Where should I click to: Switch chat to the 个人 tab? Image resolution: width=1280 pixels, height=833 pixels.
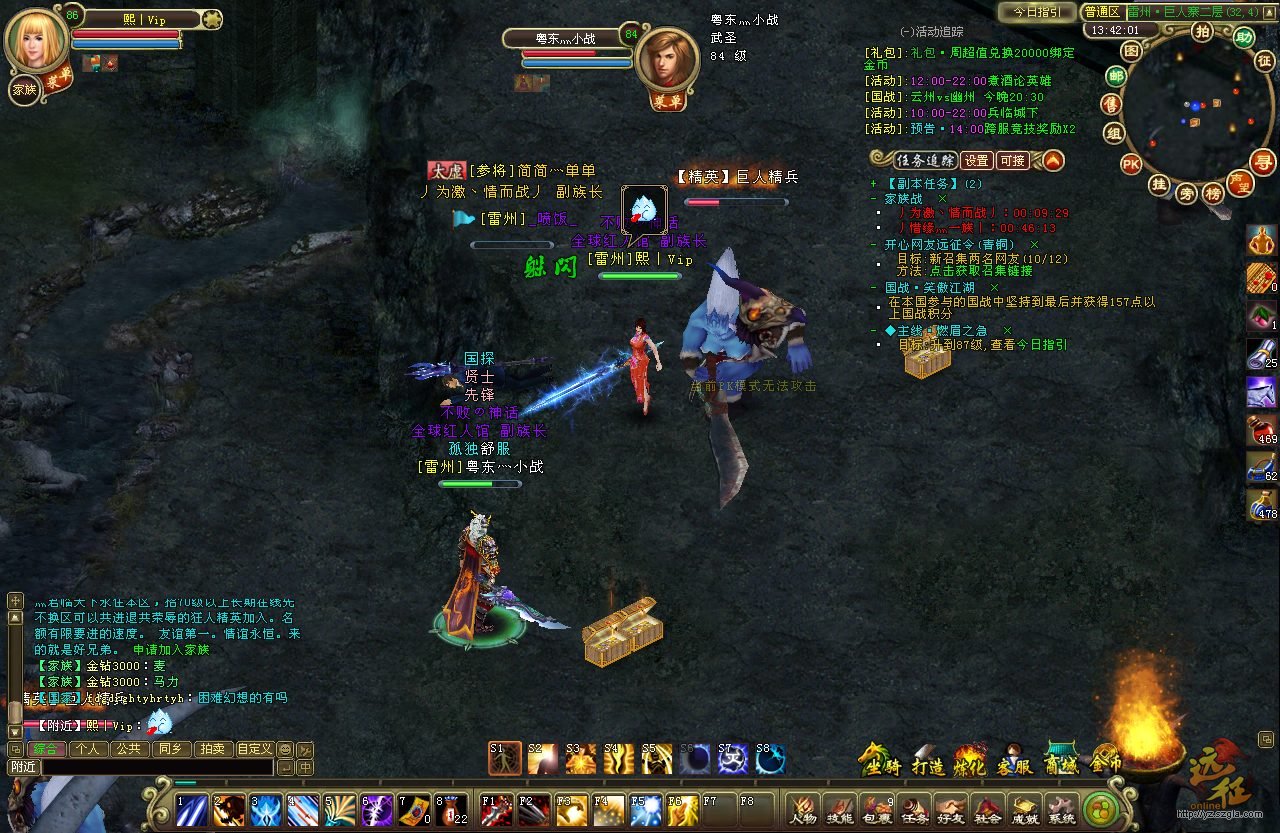click(88, 748)
